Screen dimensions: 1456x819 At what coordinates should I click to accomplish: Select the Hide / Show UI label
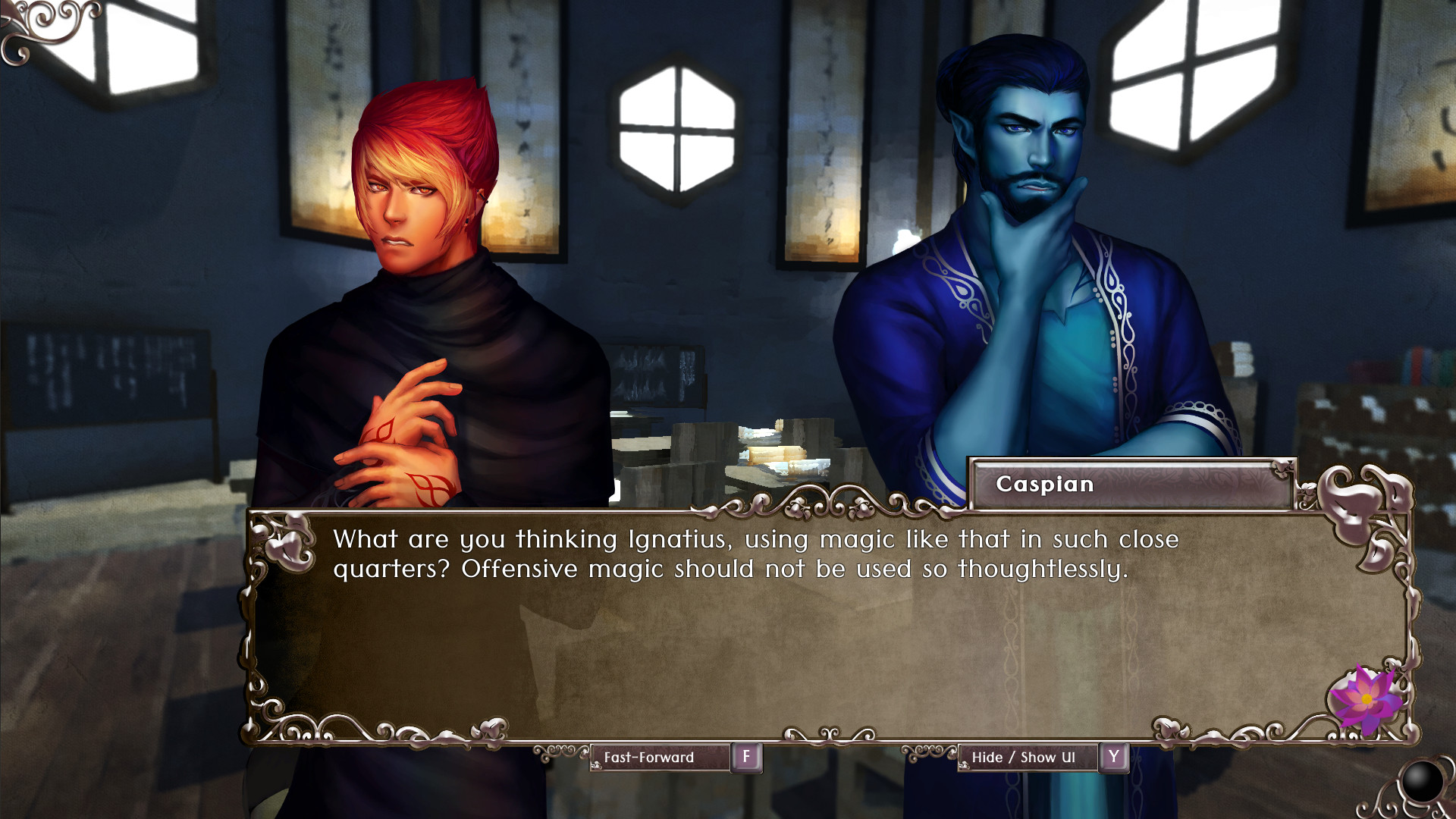(x=1025, y=757)
